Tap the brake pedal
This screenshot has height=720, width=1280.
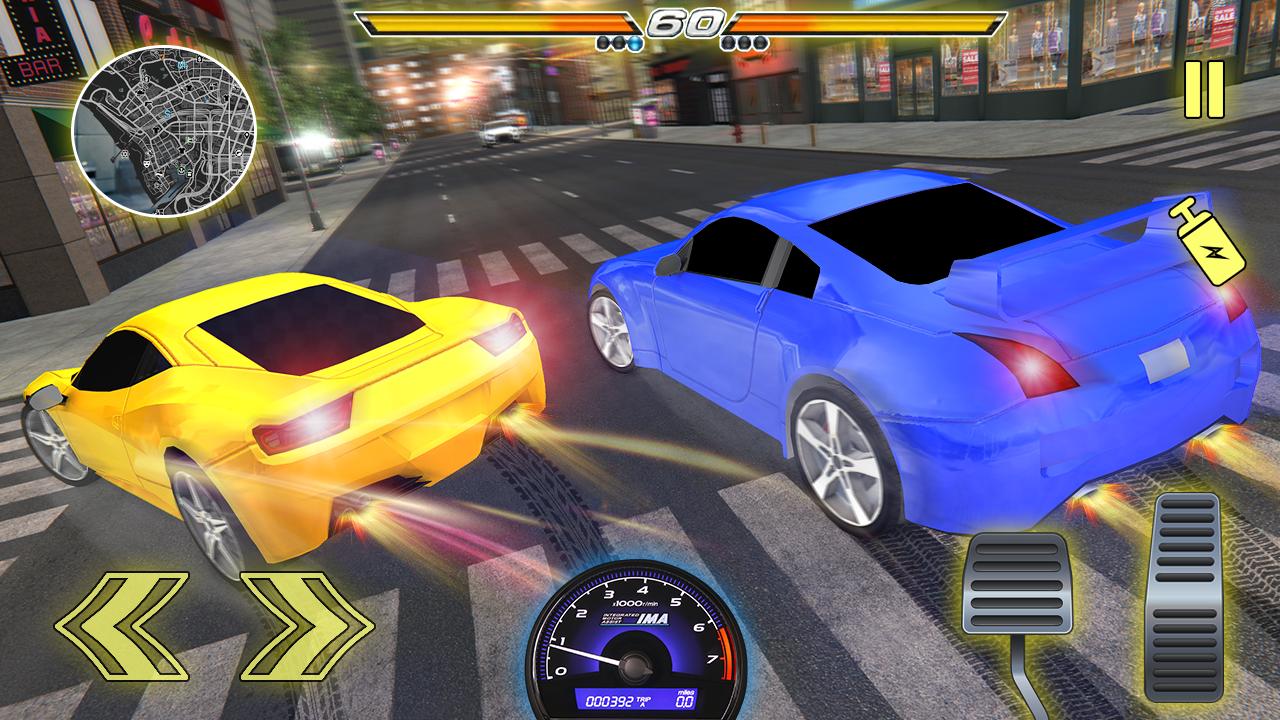(x=1016, y=583)
